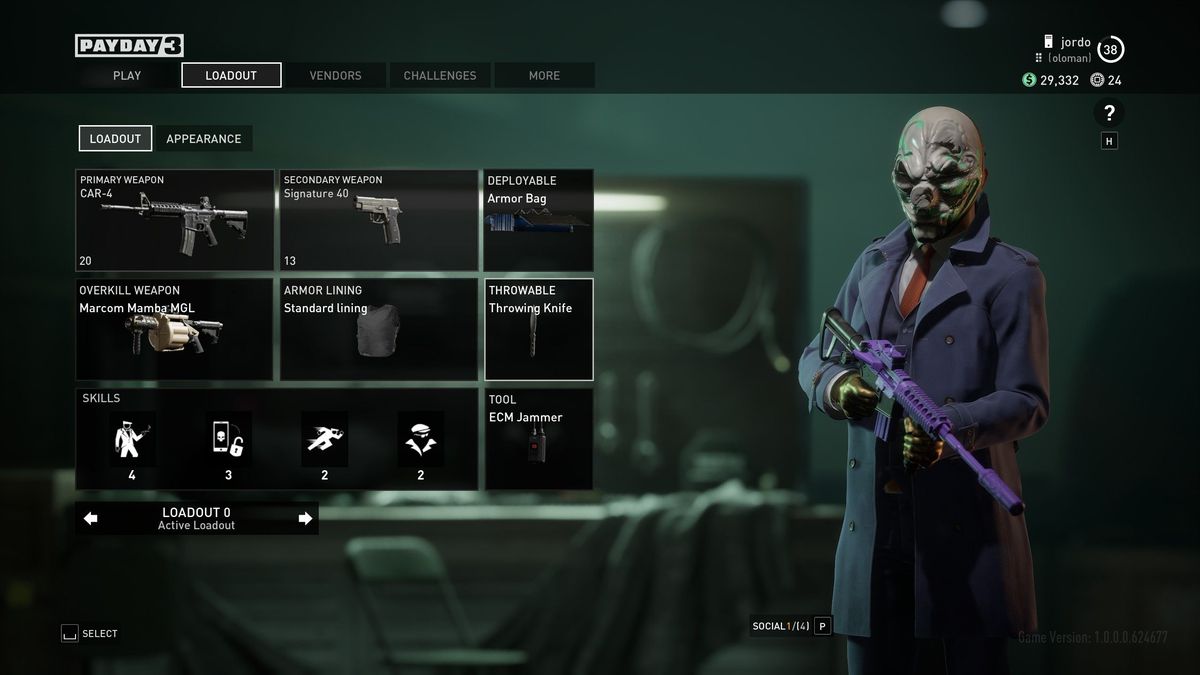Open the Challenges tab

pos(440,75)
